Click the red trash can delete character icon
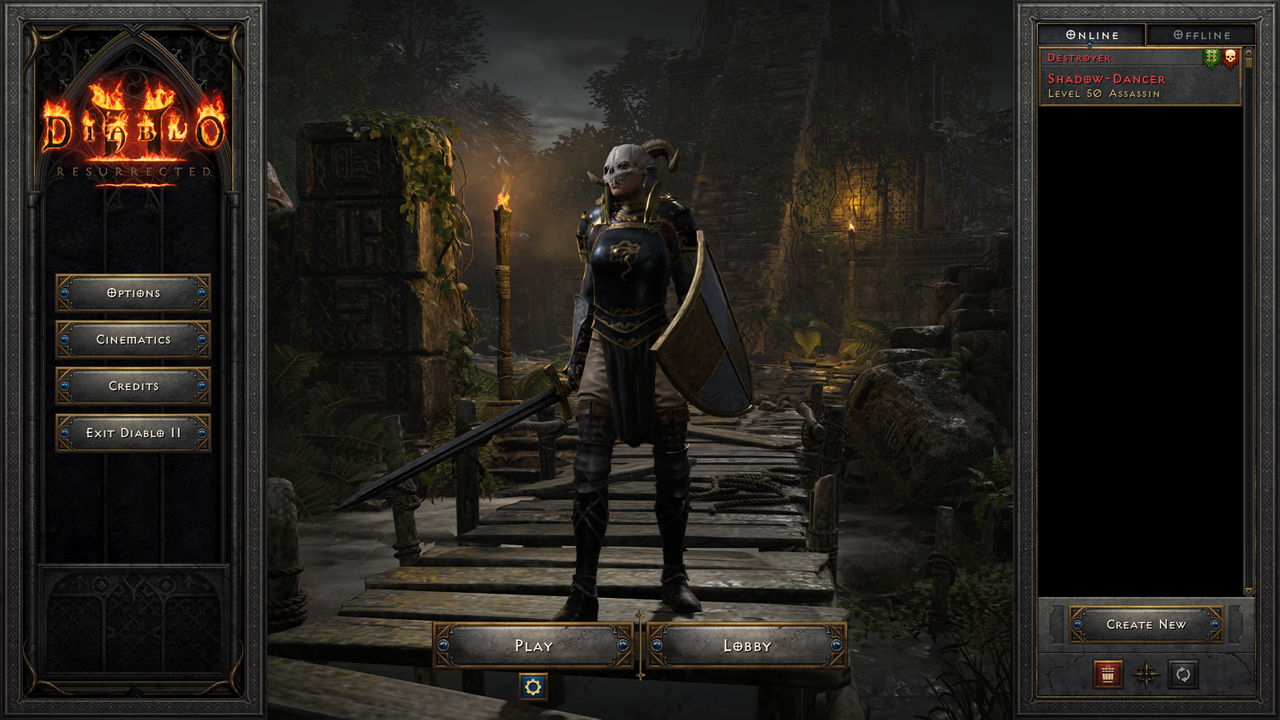The image size is (1280, 720). [1108, 674]
